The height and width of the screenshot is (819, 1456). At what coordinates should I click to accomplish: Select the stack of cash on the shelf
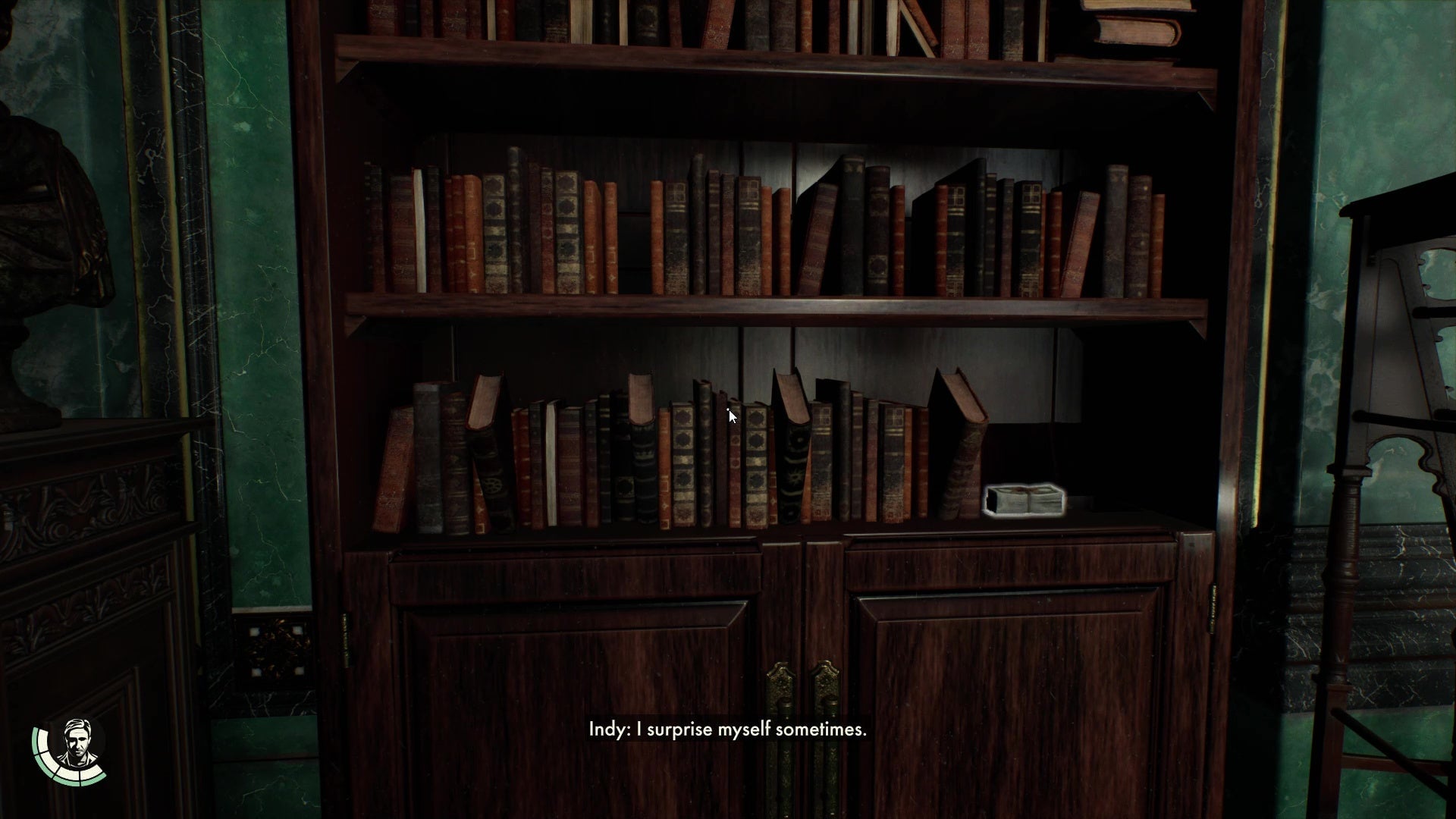(1025, 500)
